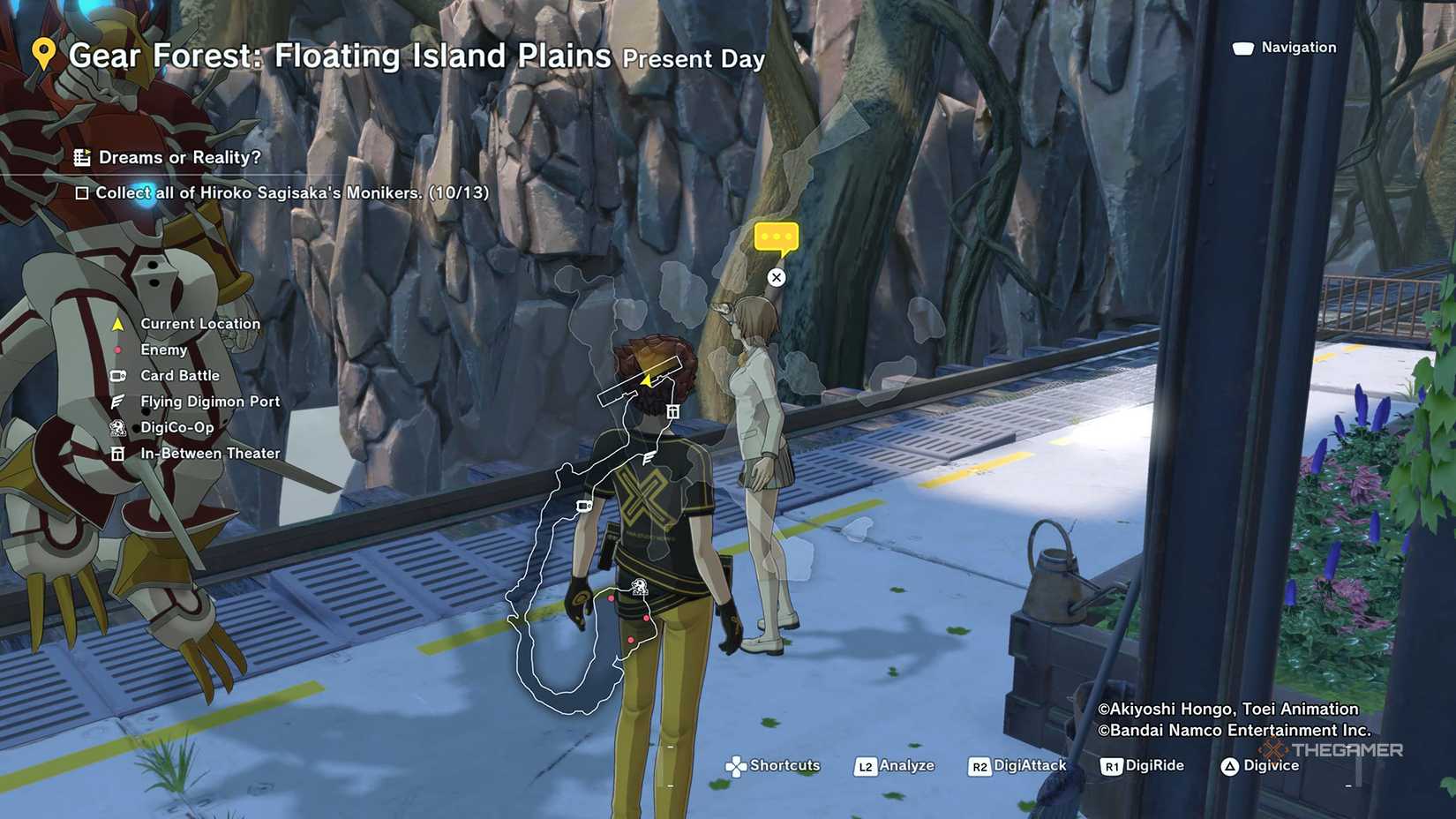Open the Navigation map icon
The height and width of the screenshot is (819, 1456).
point(1243,47)
